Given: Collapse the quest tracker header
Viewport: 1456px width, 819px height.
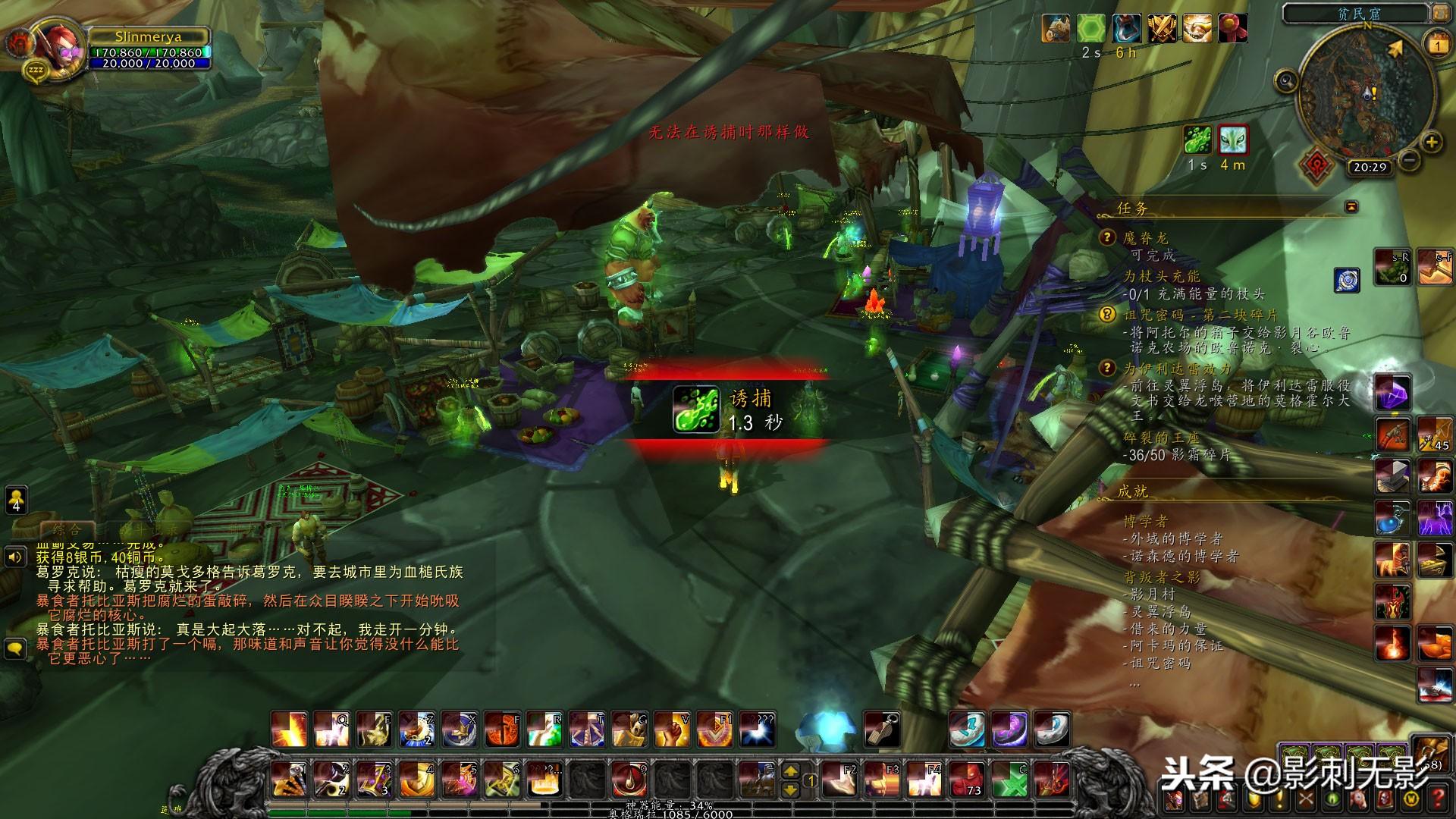Looking at the screenshot, I should point(1351,206).
